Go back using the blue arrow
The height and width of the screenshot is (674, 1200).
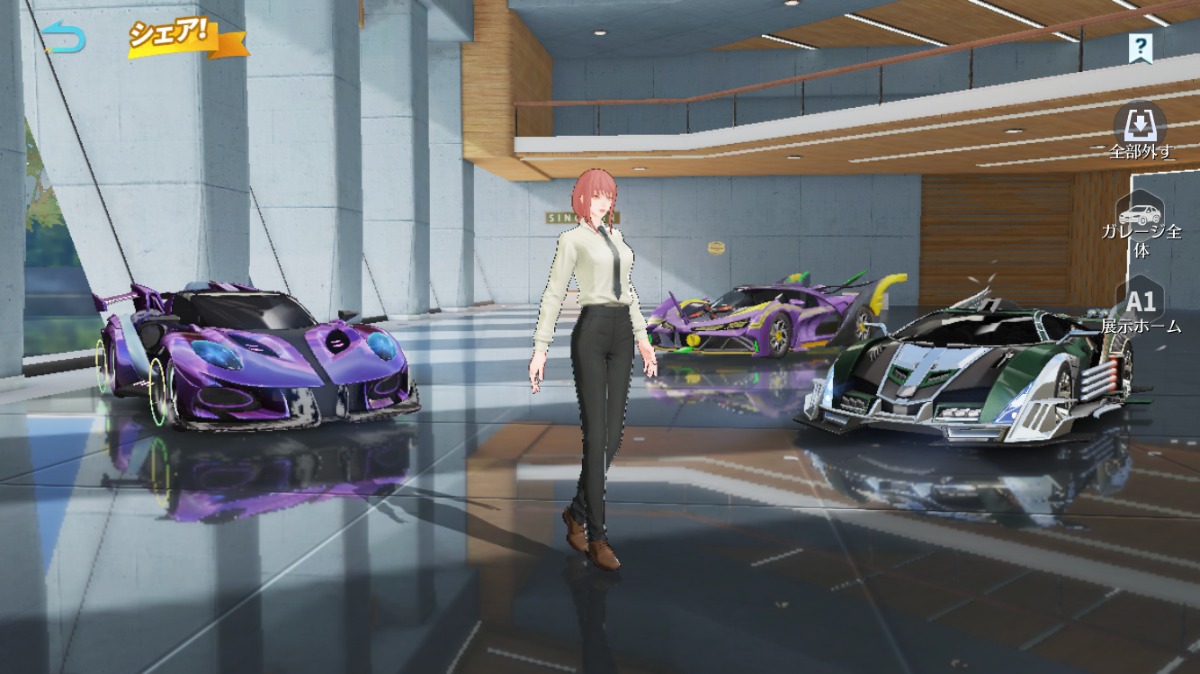coord(65,39)
